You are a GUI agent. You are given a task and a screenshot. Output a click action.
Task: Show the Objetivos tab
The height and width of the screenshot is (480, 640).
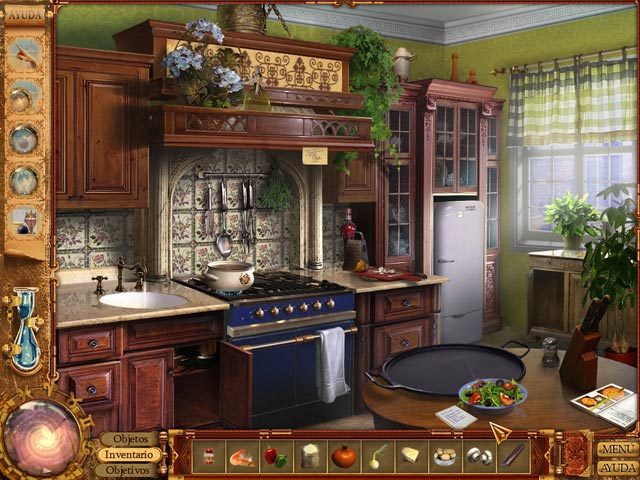pos(128,469)
